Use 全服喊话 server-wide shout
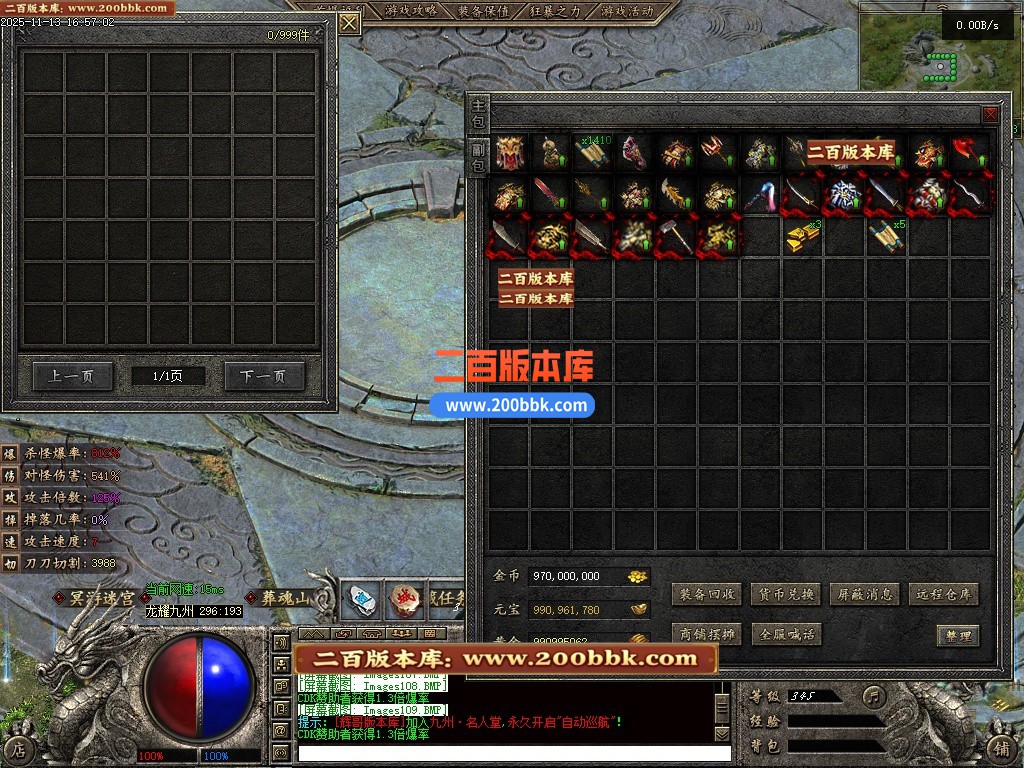The height and width of the screenshot is (768, 1024). click(785, 634)
